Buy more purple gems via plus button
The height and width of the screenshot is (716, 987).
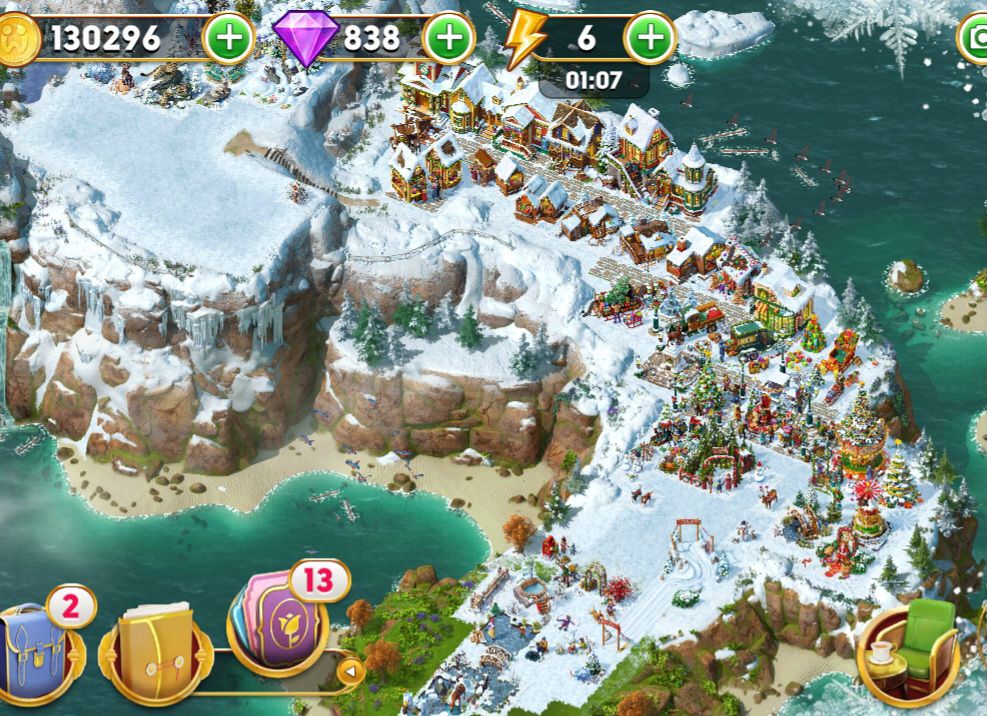(x=449, y=39)
